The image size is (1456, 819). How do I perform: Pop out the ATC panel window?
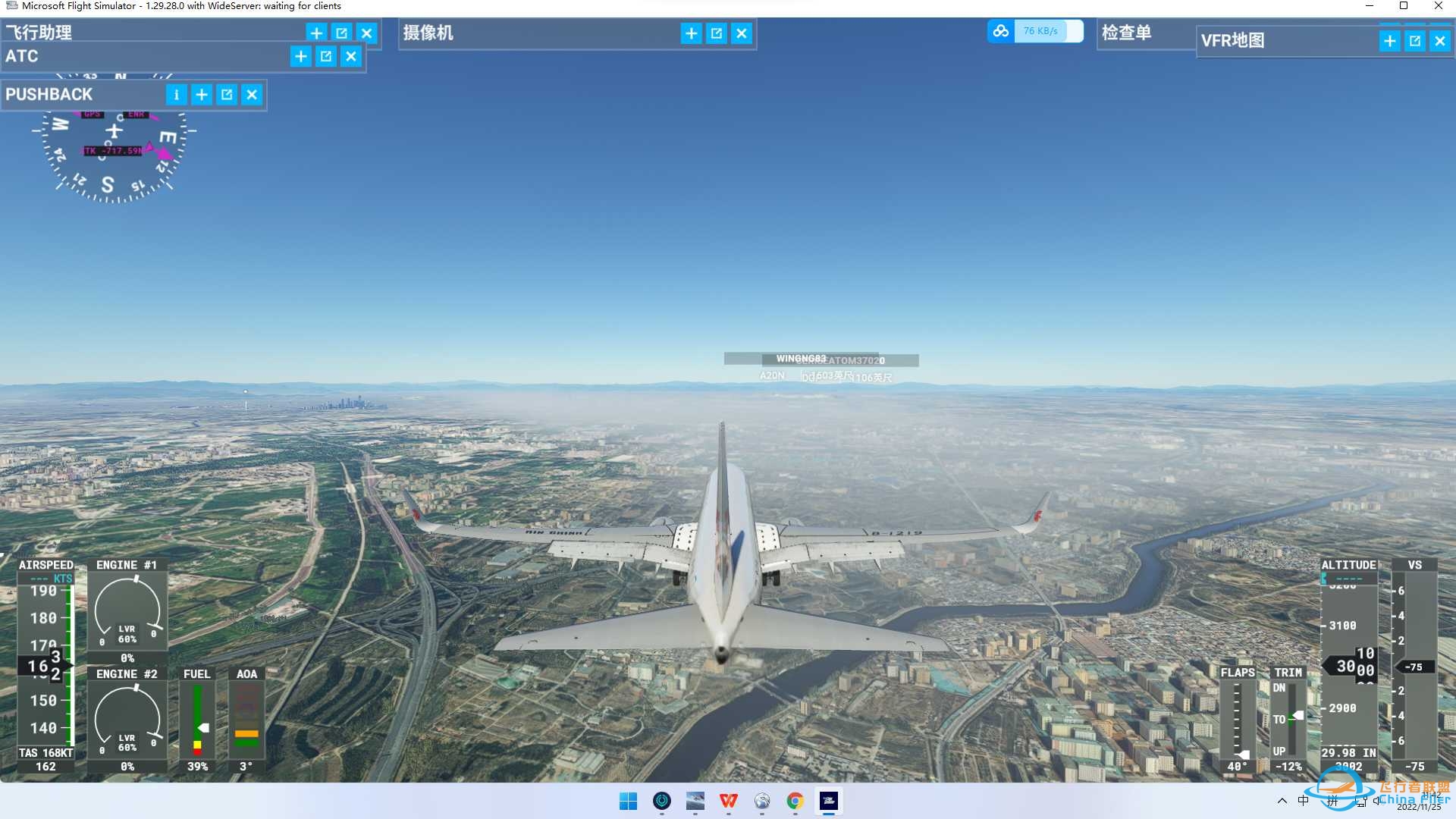[x=326, y=56]
